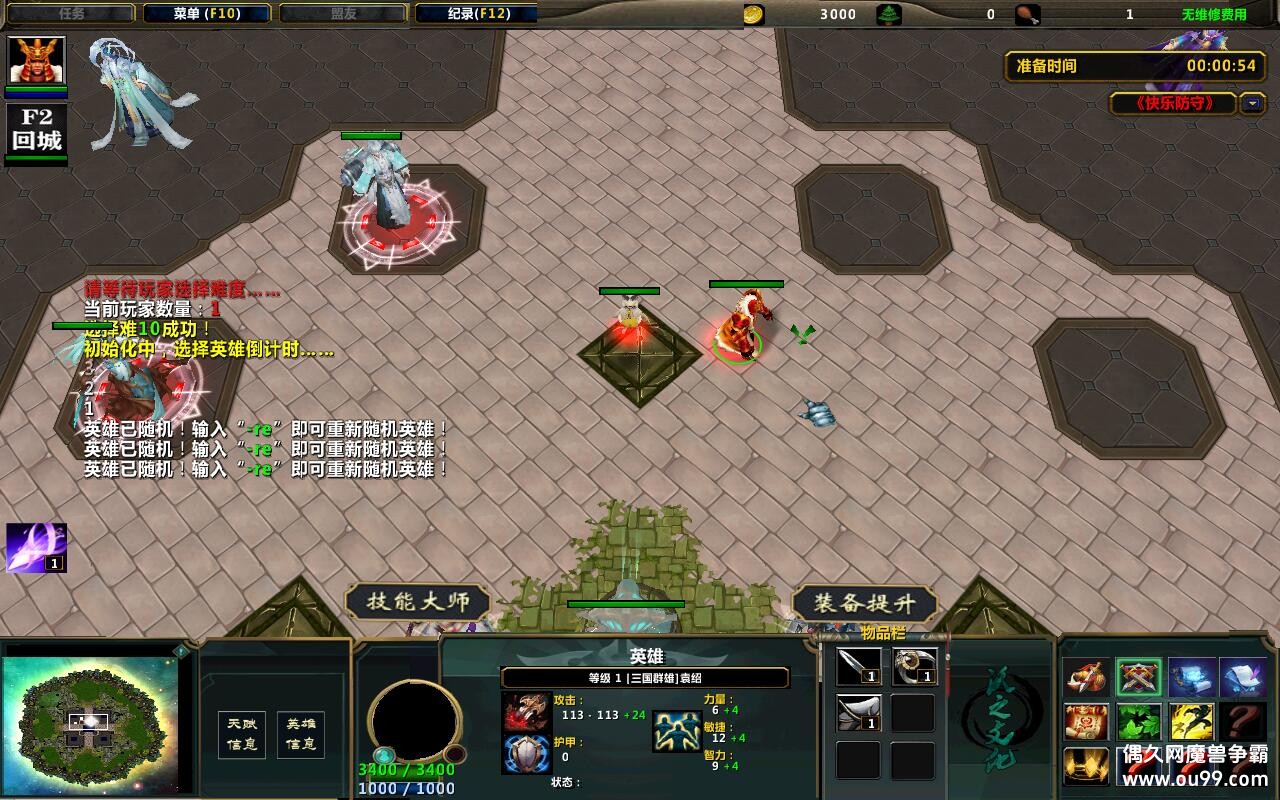Activate the green leaves ability

click(x=1139, y=722)
